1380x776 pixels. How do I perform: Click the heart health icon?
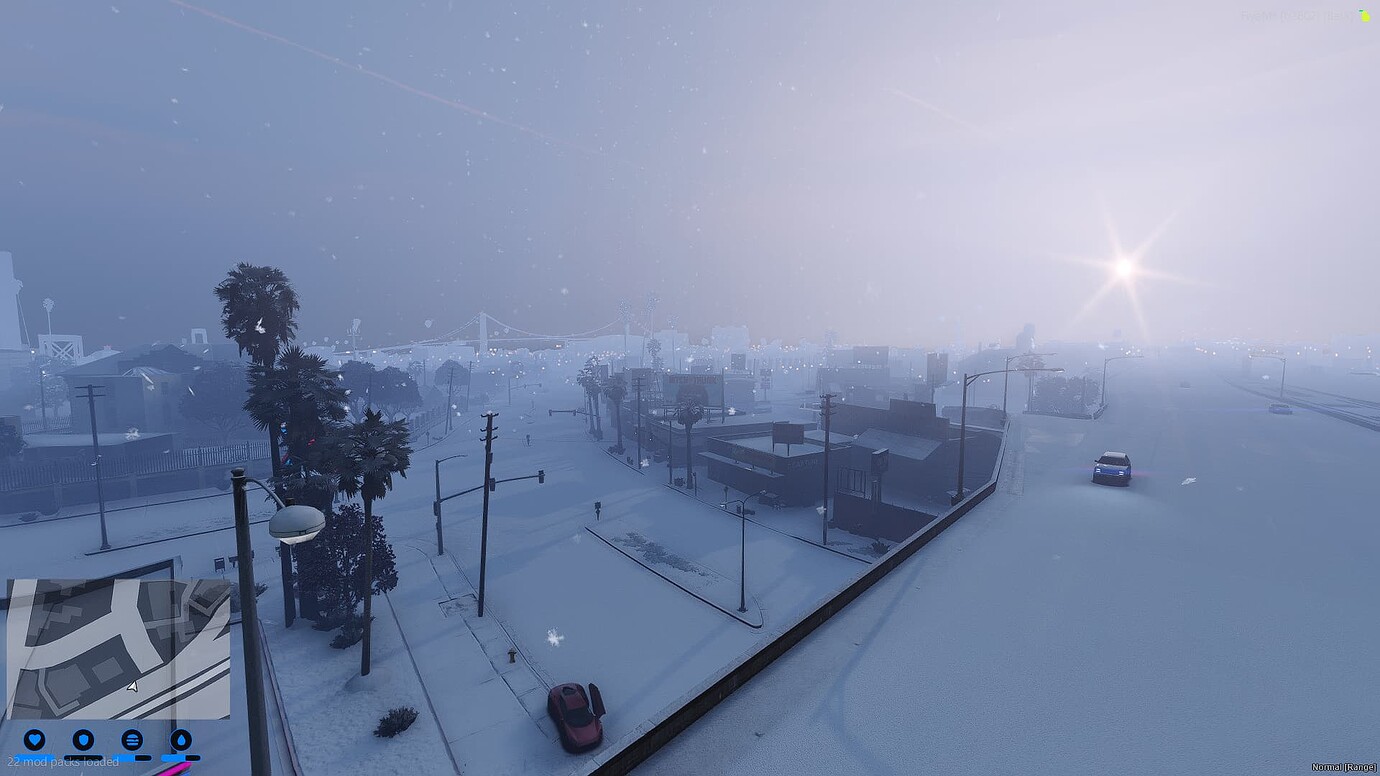coord(34,739)
